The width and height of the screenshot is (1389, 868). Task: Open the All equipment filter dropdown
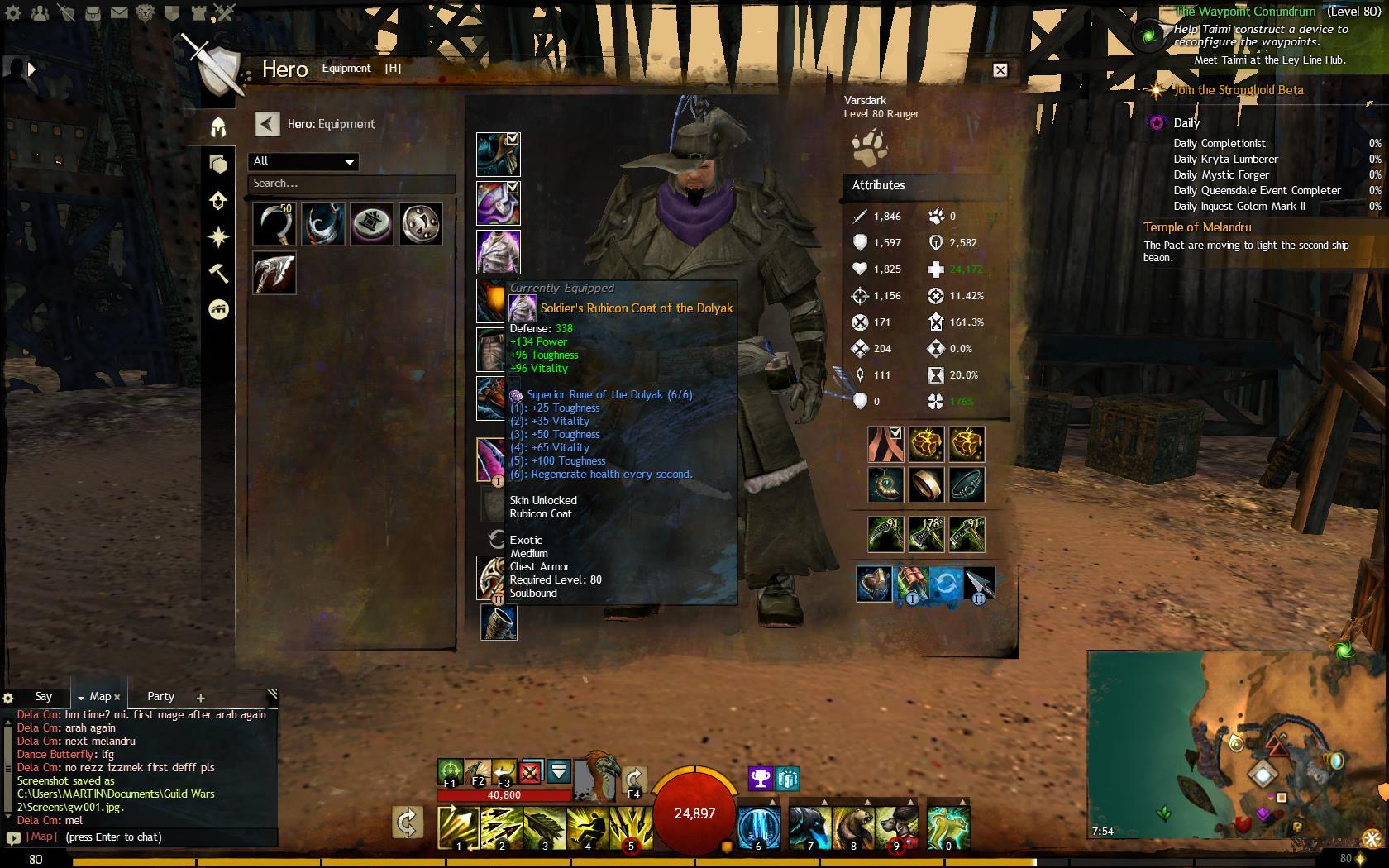pyautogui.click(x=303, y=161)
